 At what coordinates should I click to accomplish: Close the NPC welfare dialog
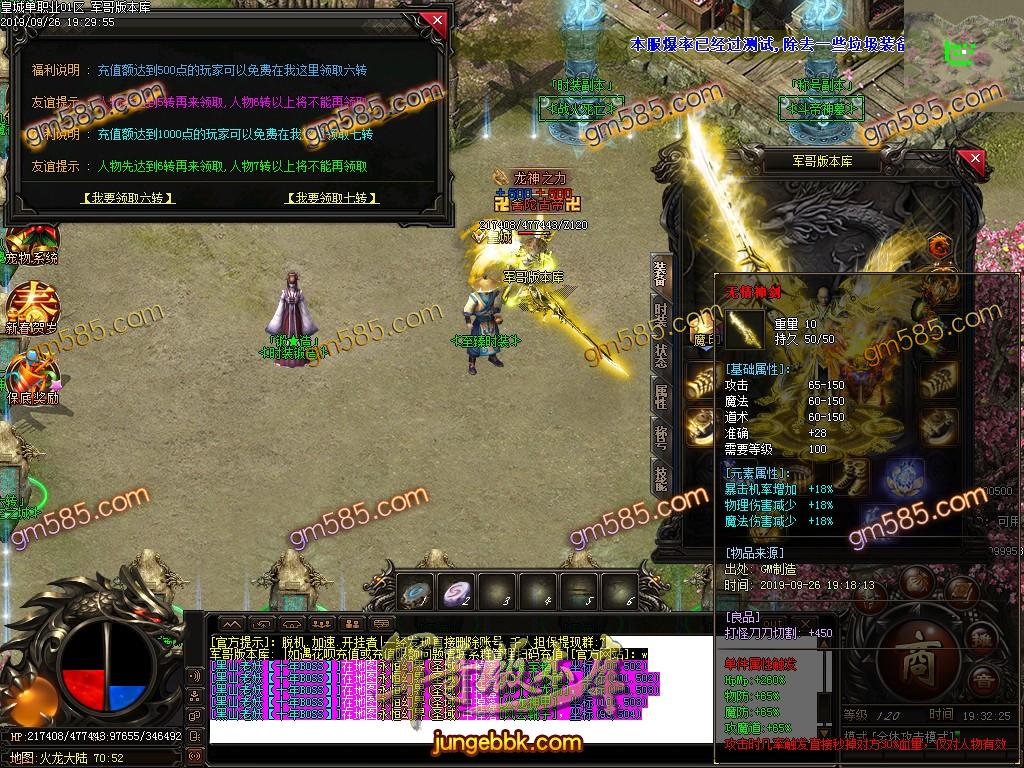coord(433,20)
